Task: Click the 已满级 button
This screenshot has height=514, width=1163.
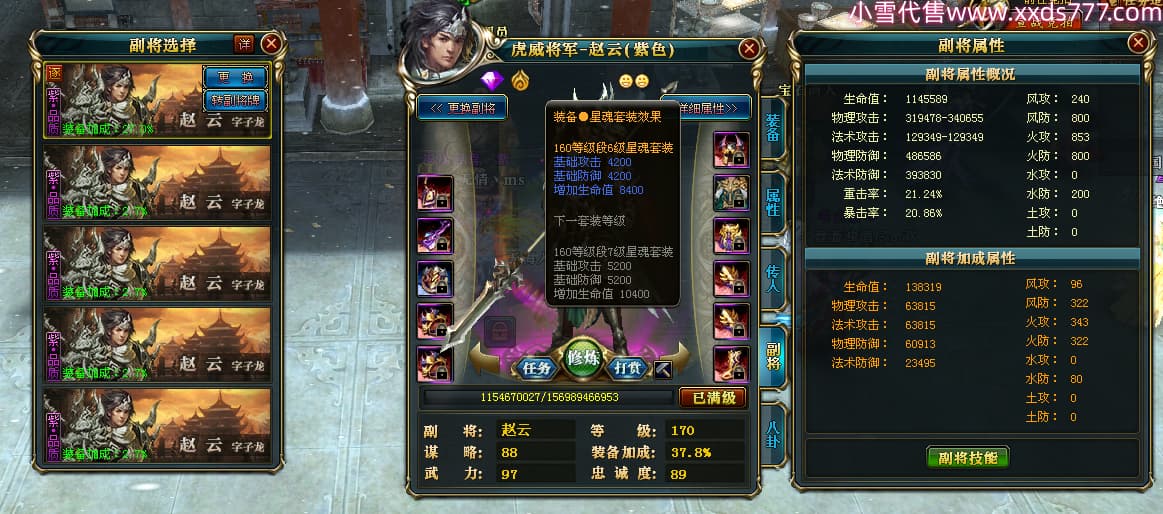Action: point(712,397)
